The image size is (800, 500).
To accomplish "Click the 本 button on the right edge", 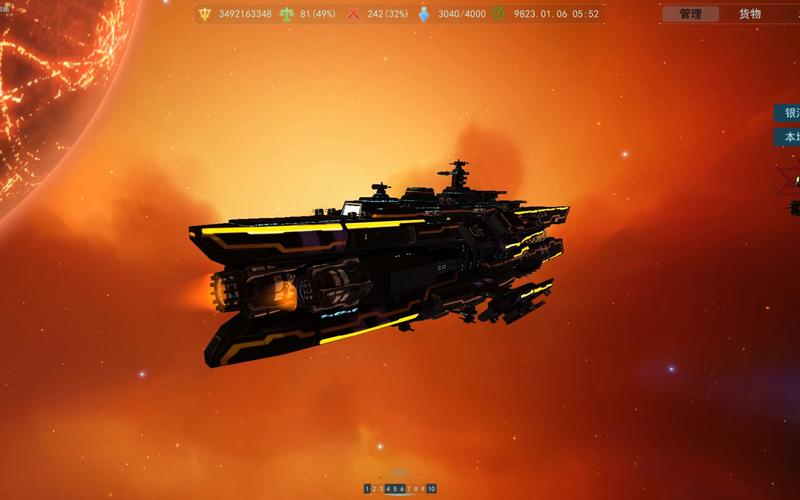I will click(787, 137).
